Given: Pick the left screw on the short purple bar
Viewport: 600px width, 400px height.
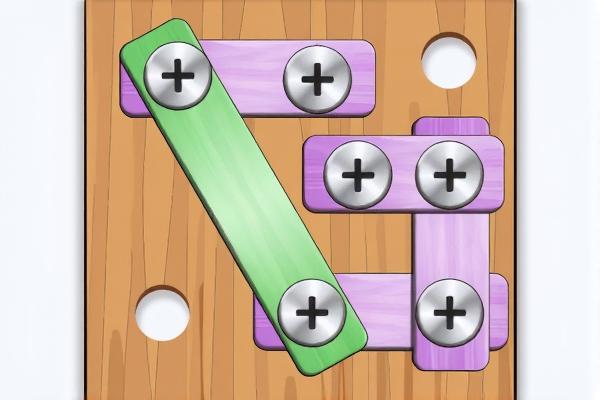Looking at the screenshot, I should click(x=357, y=175).
